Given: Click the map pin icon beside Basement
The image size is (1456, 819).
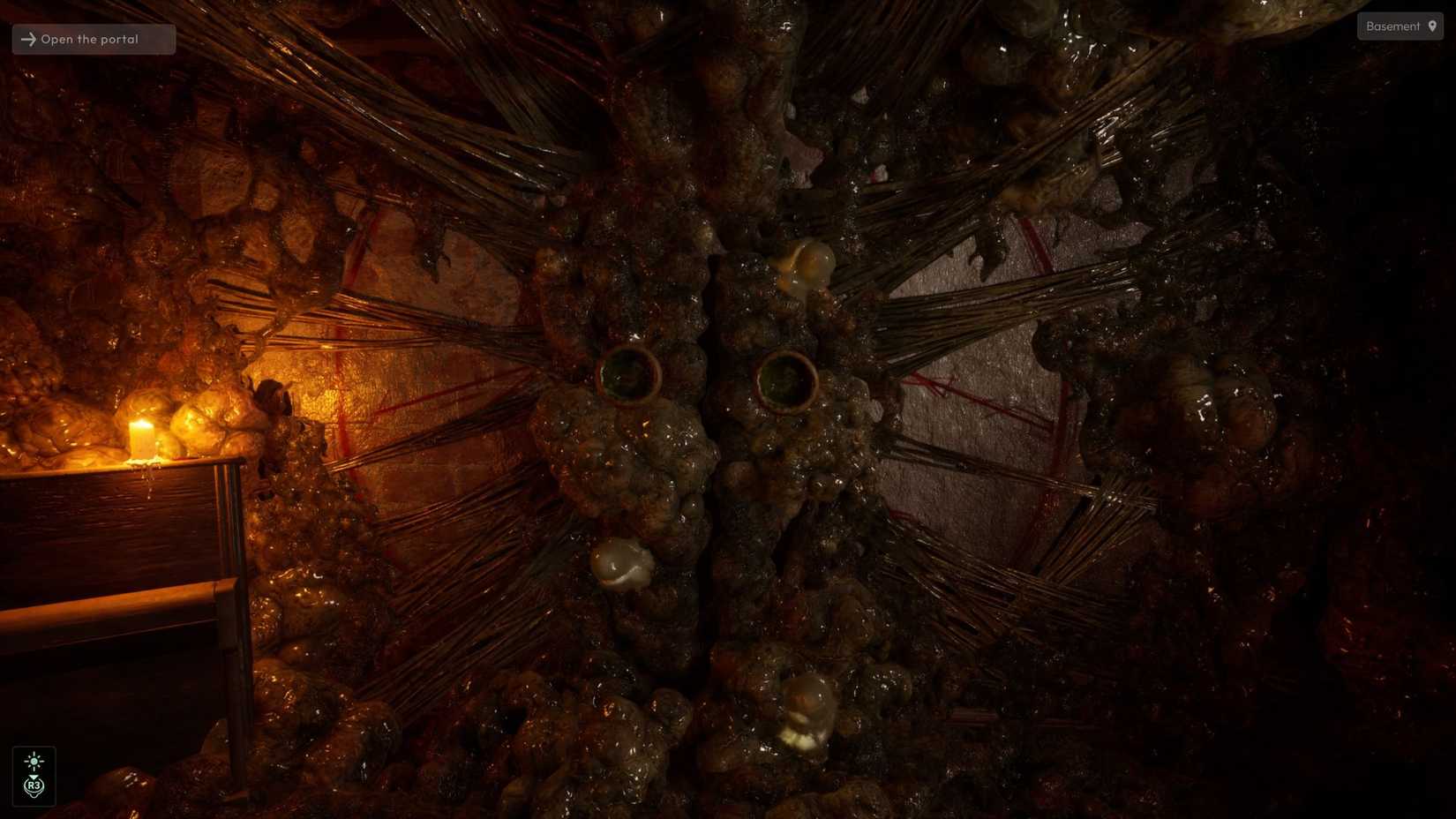Looking at the screenshot, I should 1432,26.
